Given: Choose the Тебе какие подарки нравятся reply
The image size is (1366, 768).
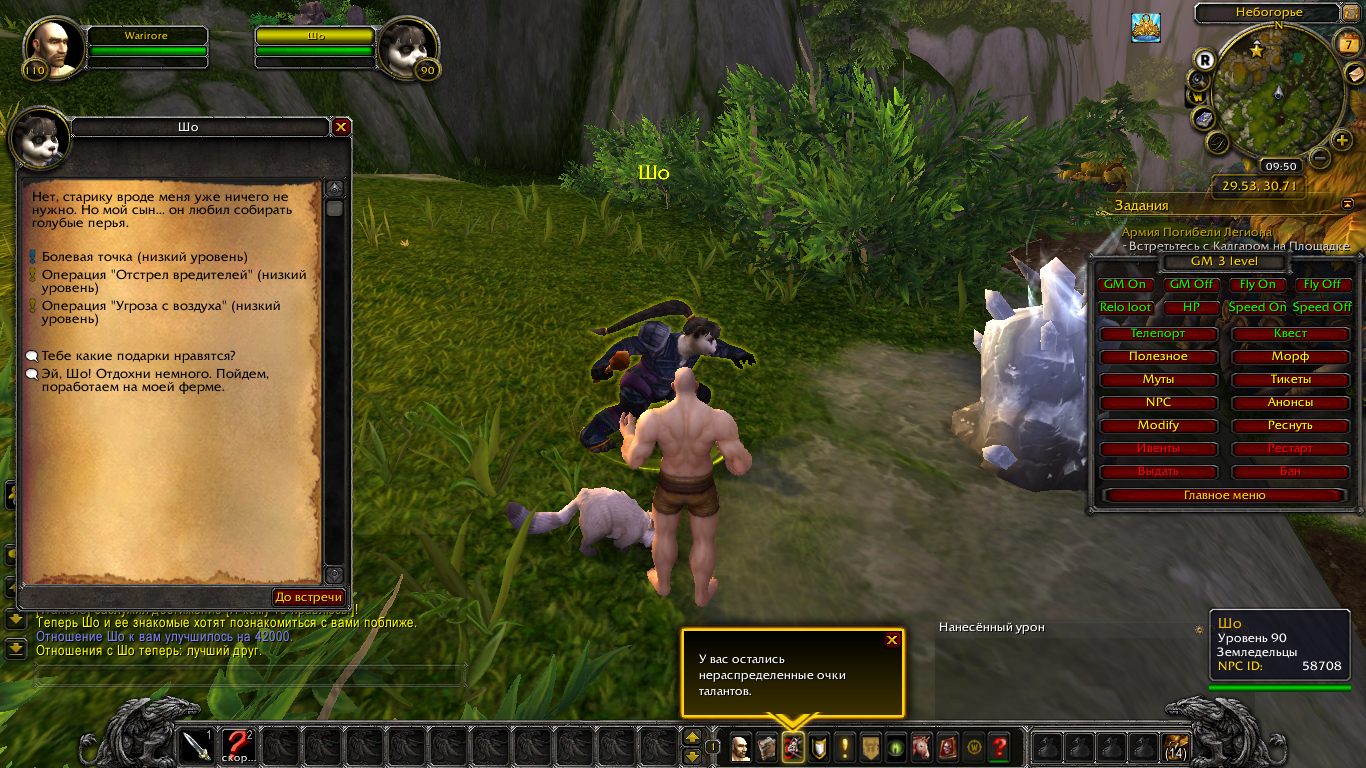Looking at the screenshot, I should coord(138,355).
